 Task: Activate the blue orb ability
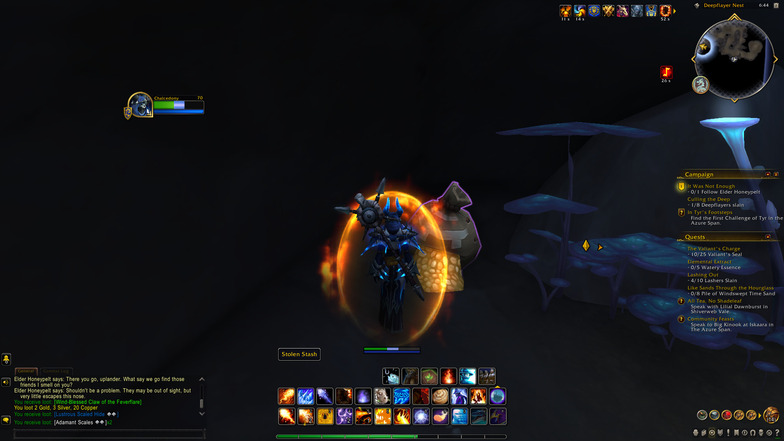[497, 396]
